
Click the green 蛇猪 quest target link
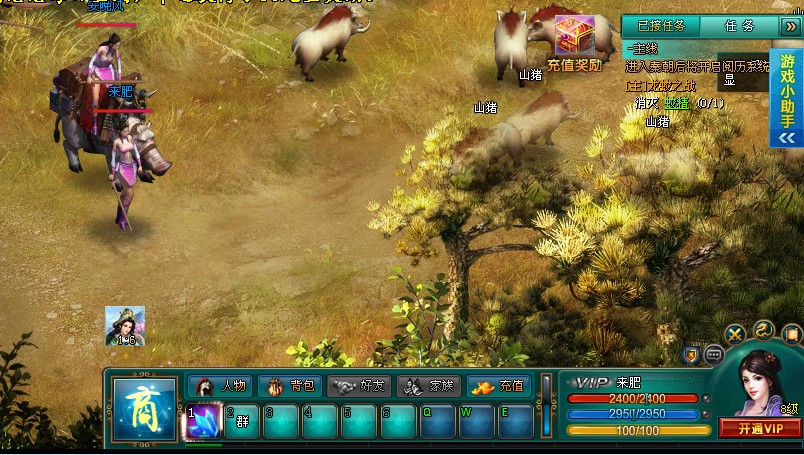[677, 102]
